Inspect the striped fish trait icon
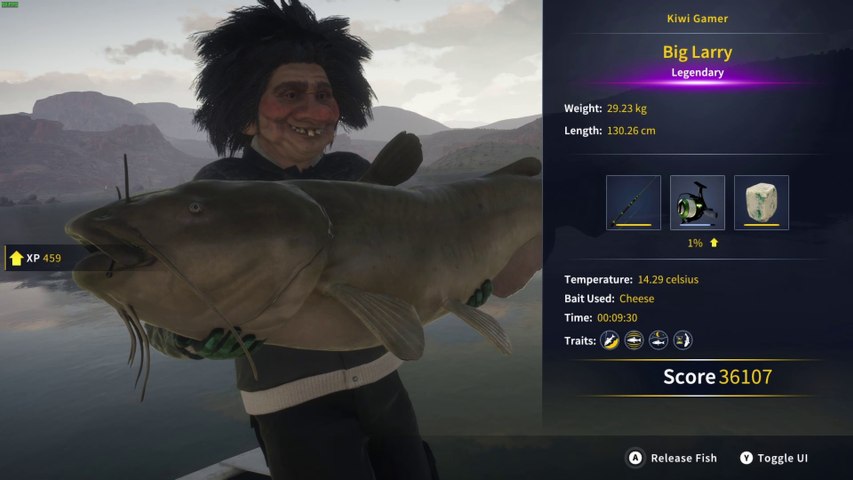 point(634,341)
